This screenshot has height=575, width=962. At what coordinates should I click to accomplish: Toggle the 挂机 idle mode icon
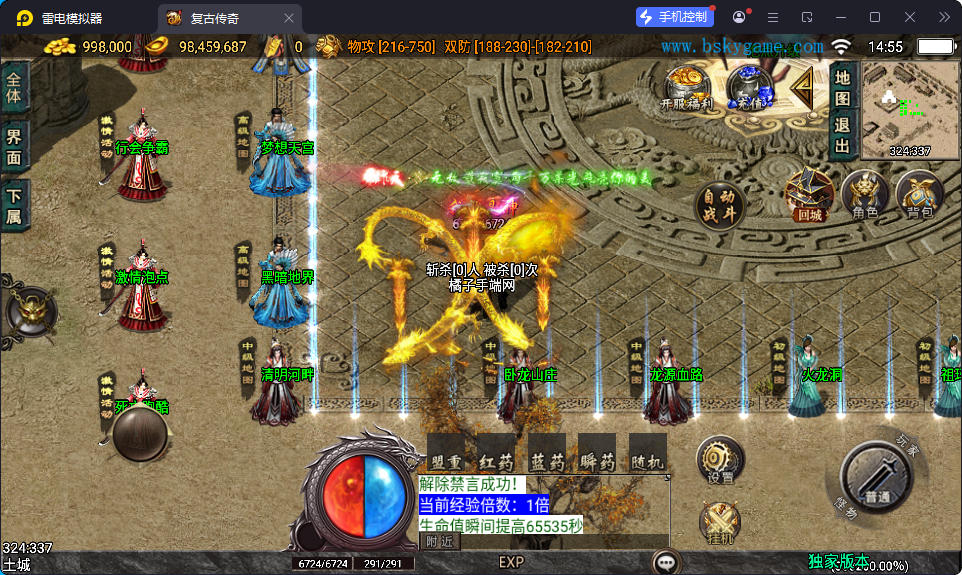pos(720,523)
